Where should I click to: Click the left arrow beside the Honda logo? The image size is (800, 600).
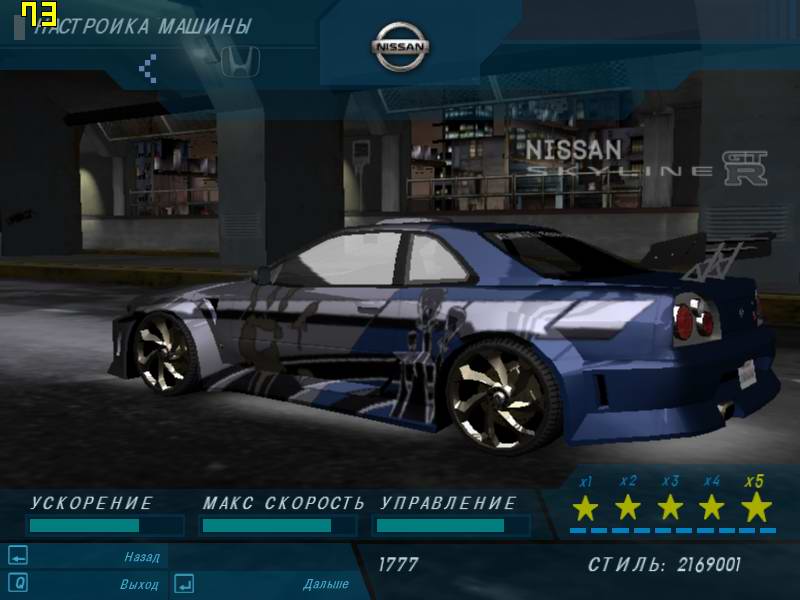(x=148, y=68)
